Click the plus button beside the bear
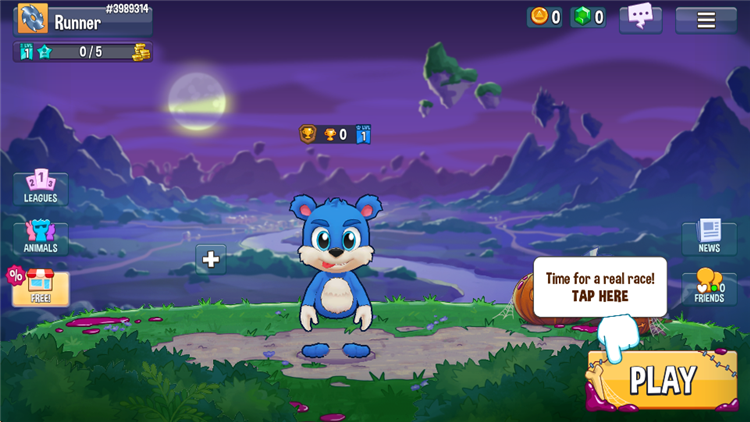 point(211,259)
